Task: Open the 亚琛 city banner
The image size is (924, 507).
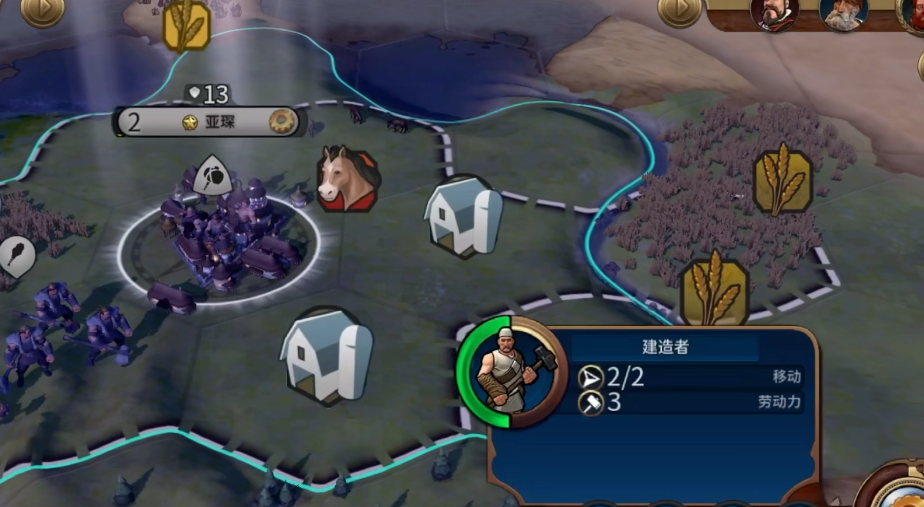Action: (x=210, y=122)
